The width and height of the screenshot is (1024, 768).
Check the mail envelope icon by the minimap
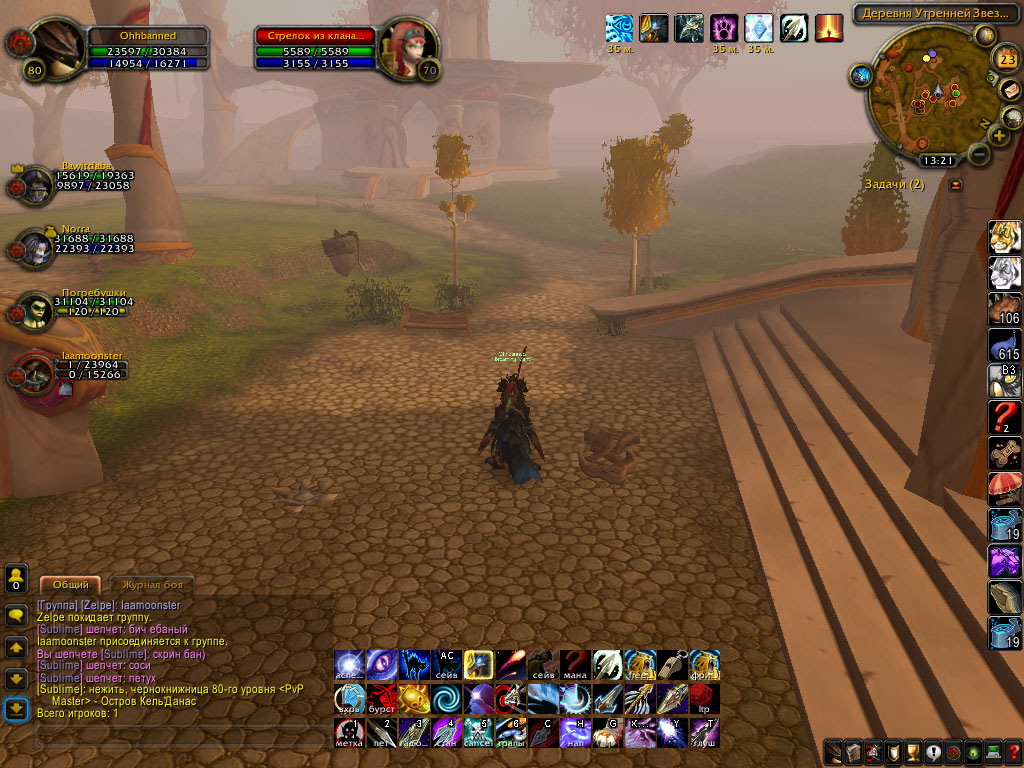[1011, 89]
